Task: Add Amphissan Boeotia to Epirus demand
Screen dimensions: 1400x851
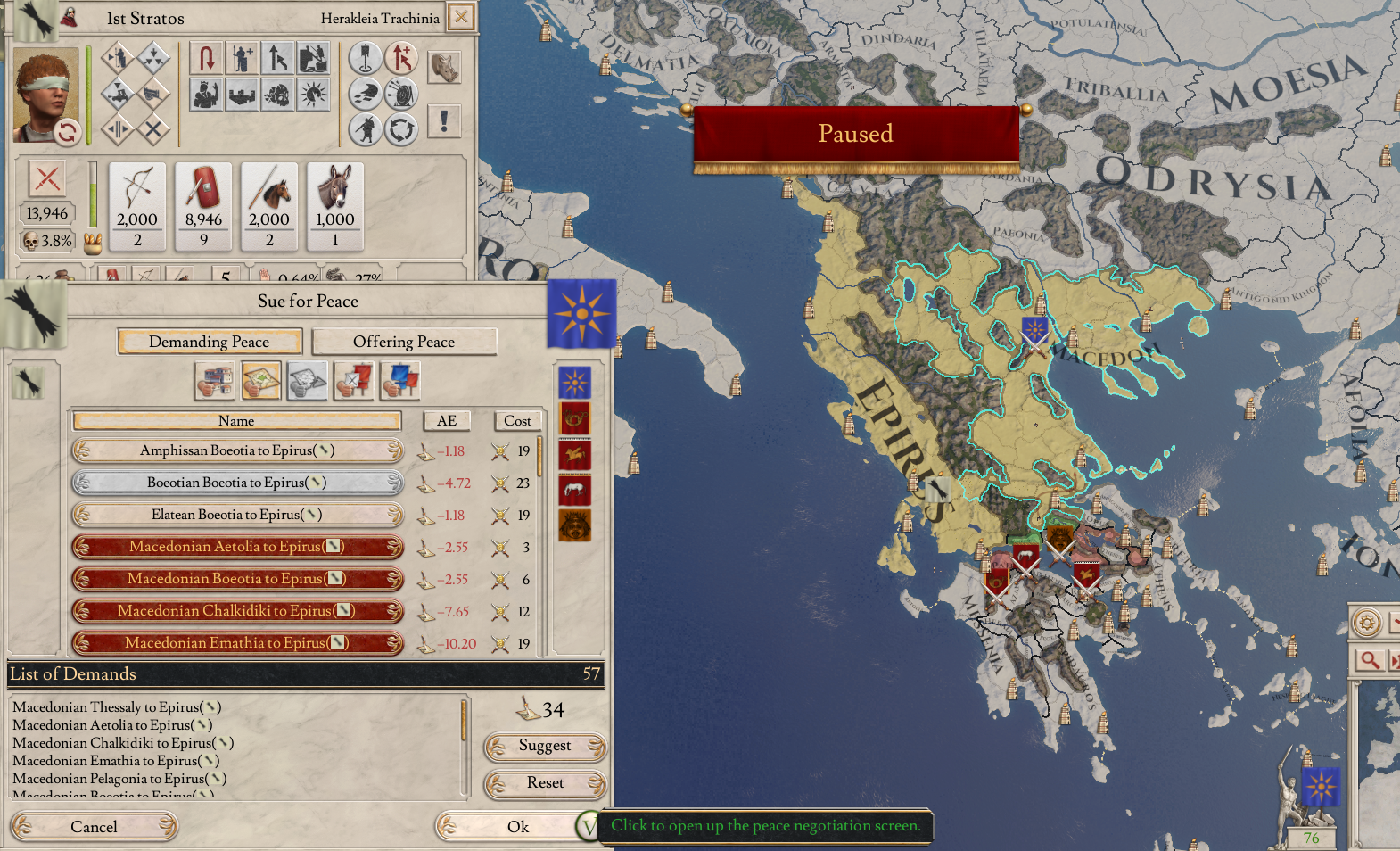Action: 237,450
